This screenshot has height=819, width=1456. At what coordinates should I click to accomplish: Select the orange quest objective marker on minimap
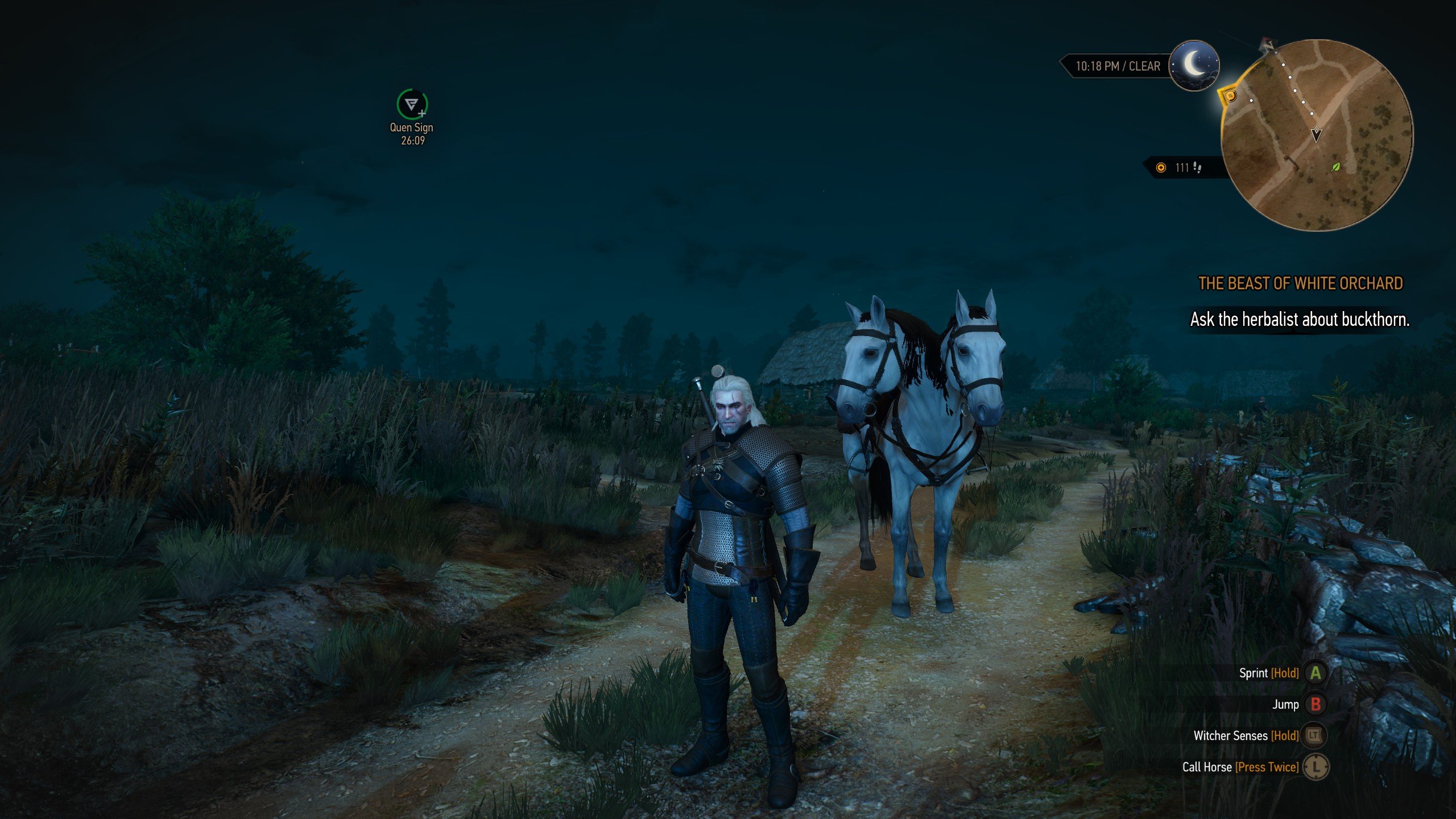click(x=1230, y=96)
